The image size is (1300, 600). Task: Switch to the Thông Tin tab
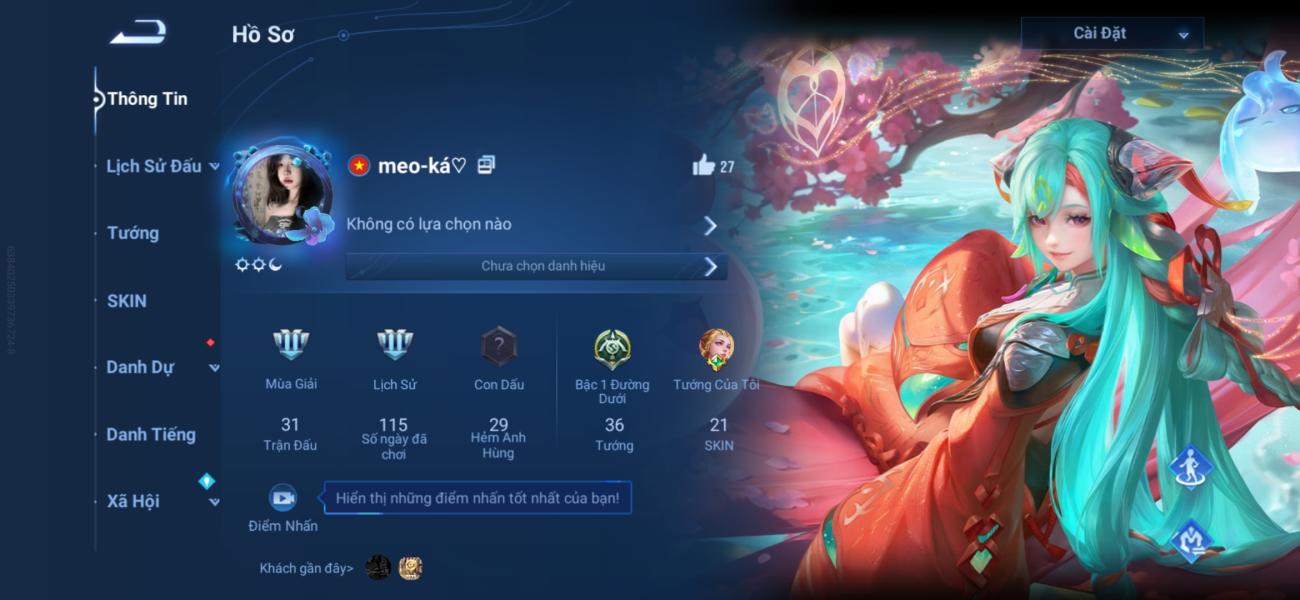click(x=147, y=99)
